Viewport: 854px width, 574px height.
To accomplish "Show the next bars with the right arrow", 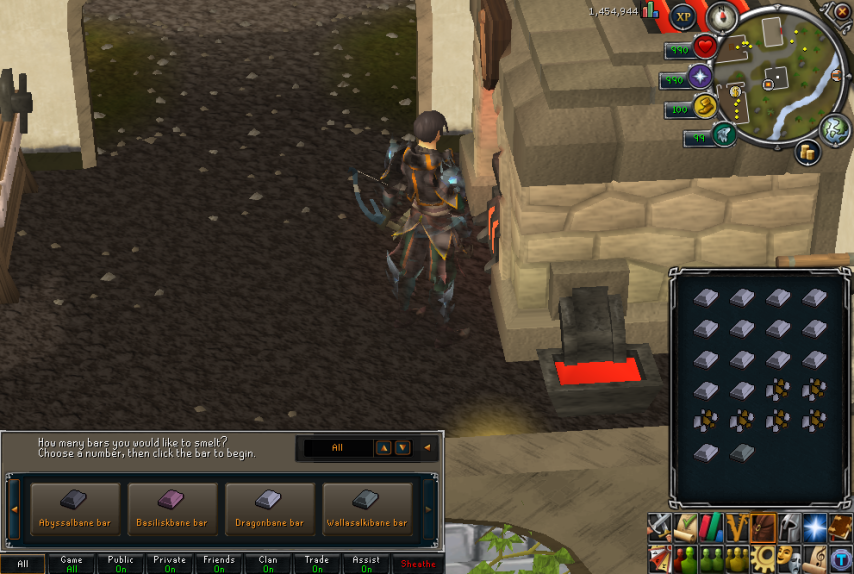I will pos(430,510).
